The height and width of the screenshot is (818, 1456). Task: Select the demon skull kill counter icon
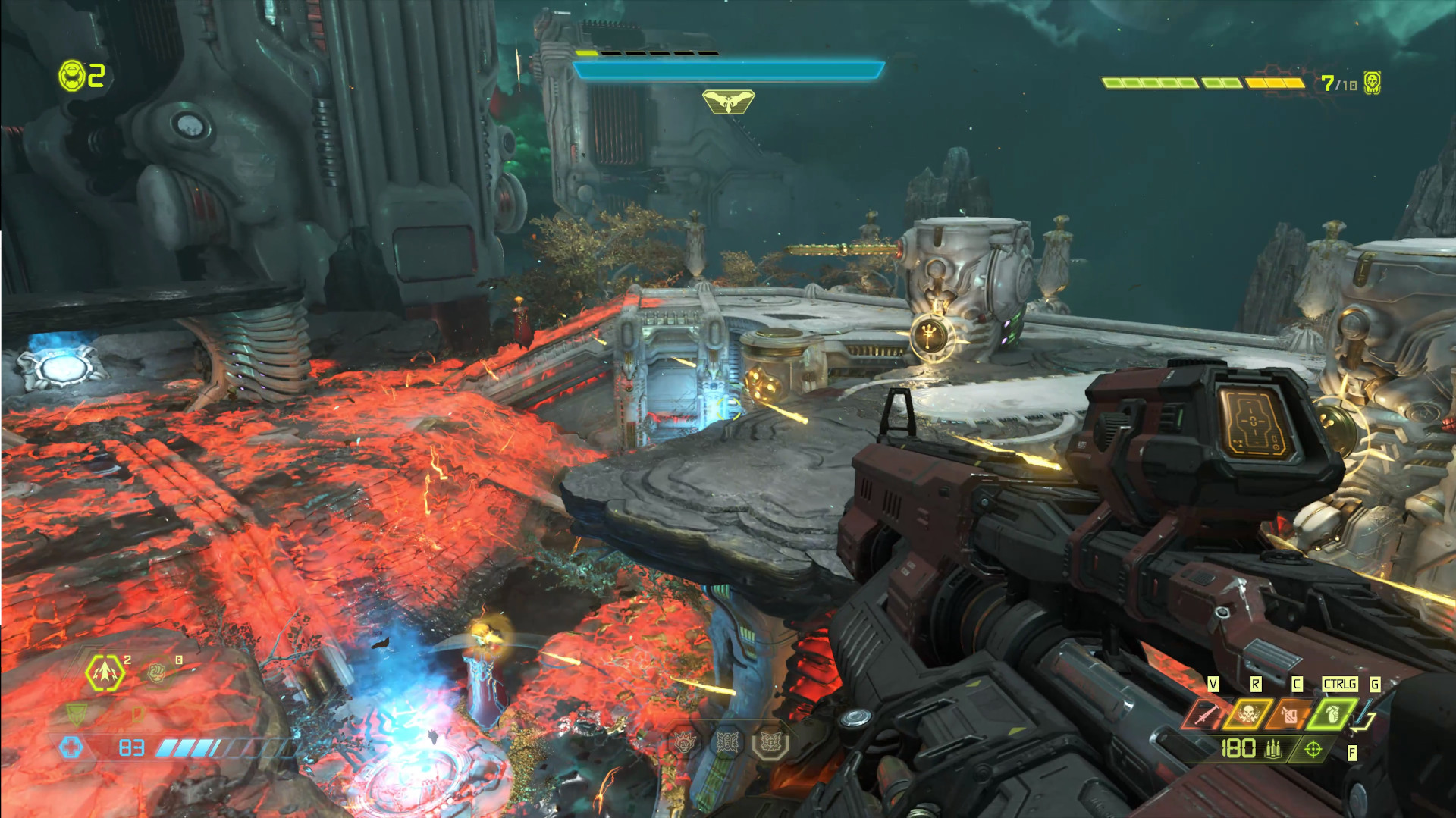point(1372,83)
